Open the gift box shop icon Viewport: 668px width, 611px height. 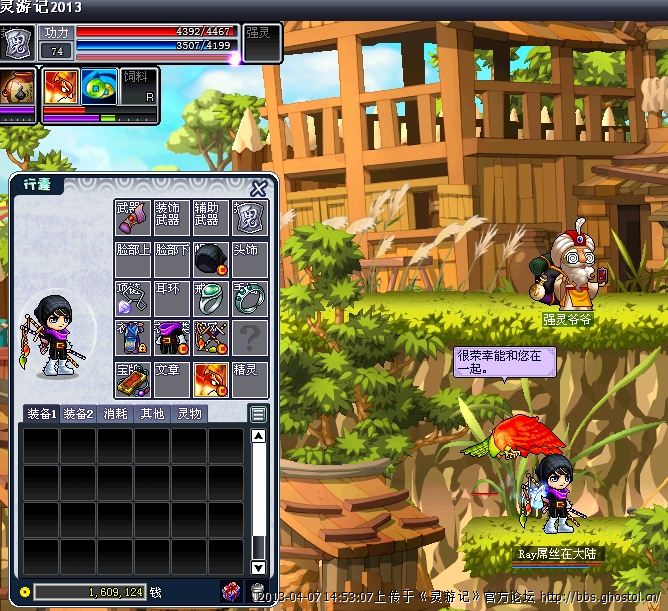[x=230, y=592]
